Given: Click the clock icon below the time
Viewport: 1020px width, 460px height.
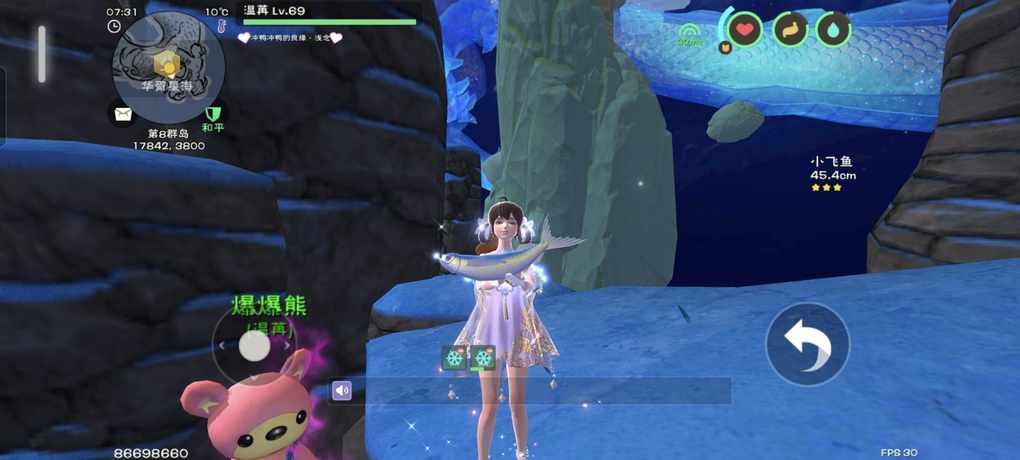Looking at the screenshot, I should click(114, 27).
